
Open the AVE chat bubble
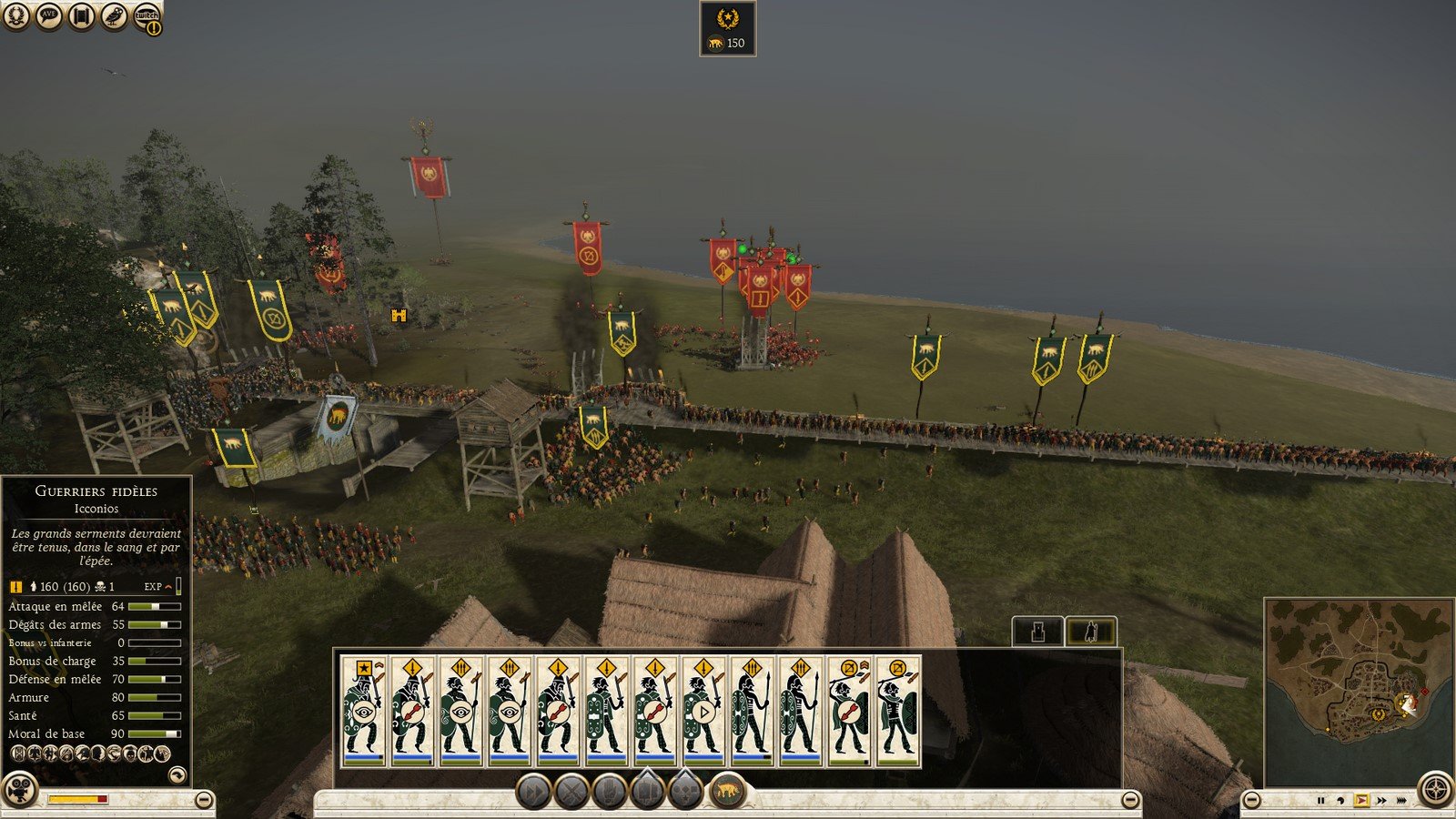49,15
